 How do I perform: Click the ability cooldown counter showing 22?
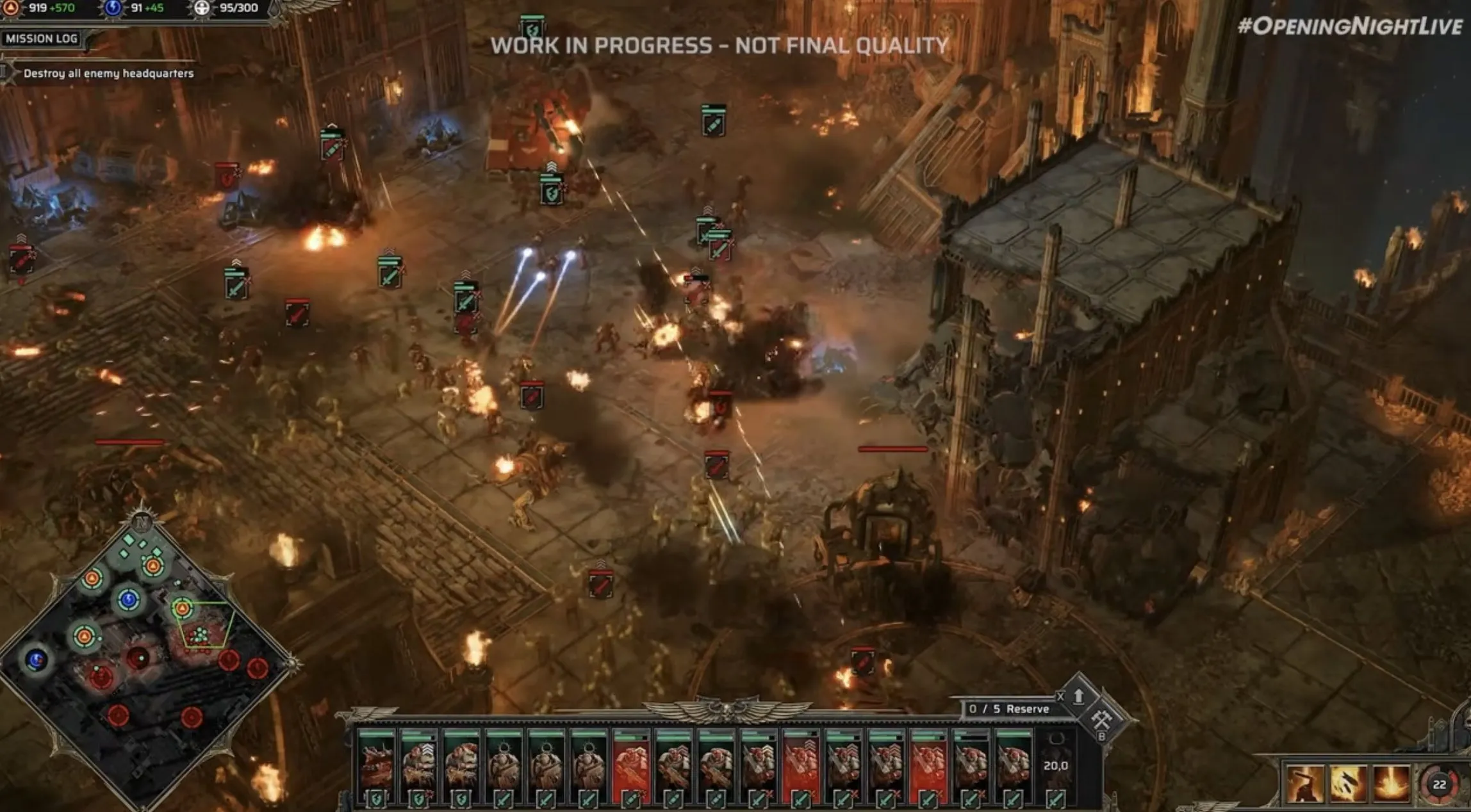pos(1440,784)
